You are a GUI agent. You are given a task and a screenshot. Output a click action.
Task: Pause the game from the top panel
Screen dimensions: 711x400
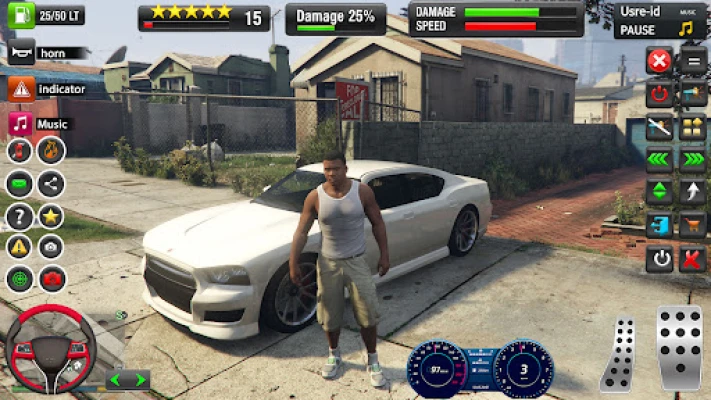[639, 30]
